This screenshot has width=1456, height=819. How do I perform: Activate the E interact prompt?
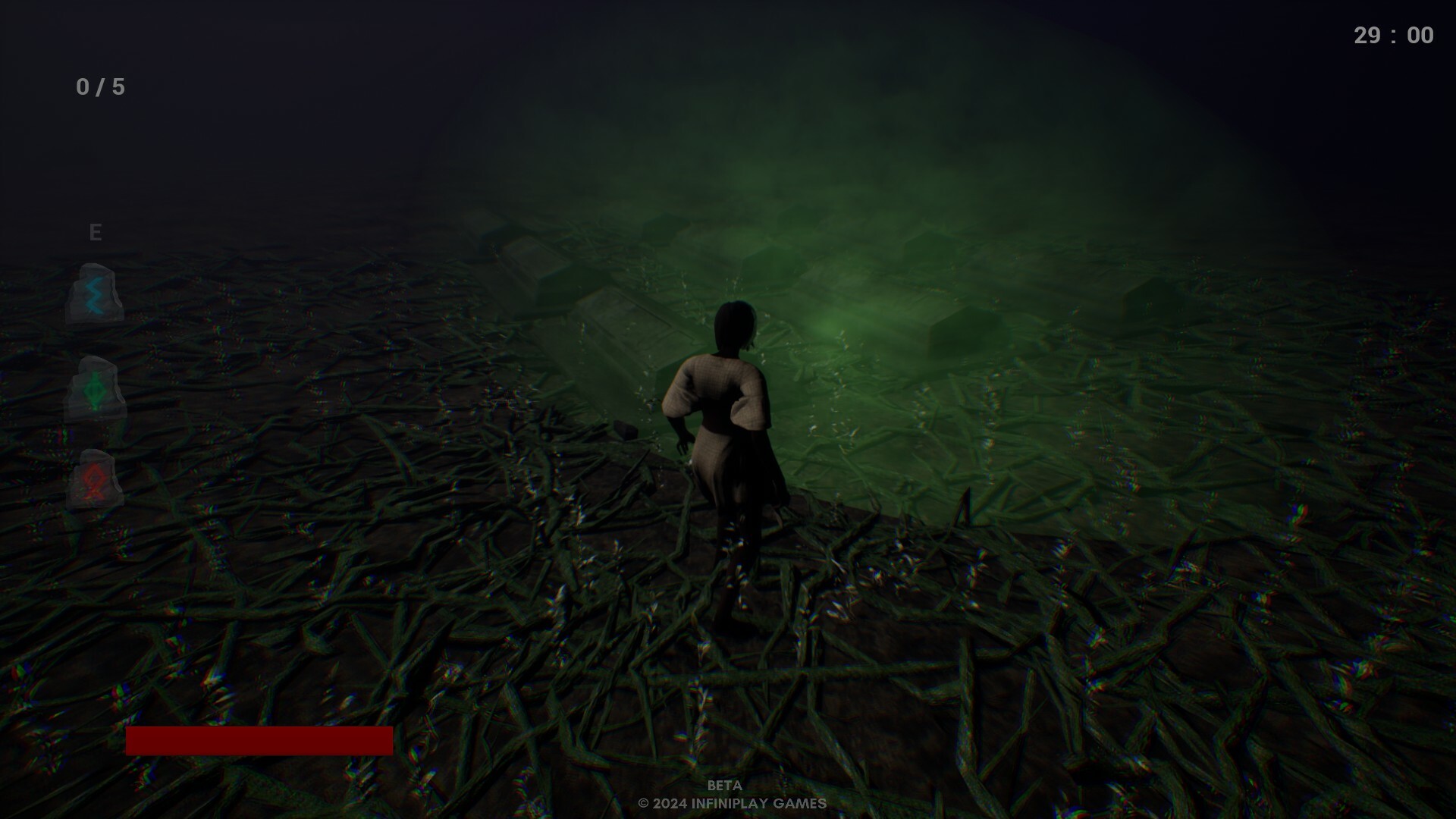coord(96,232)
